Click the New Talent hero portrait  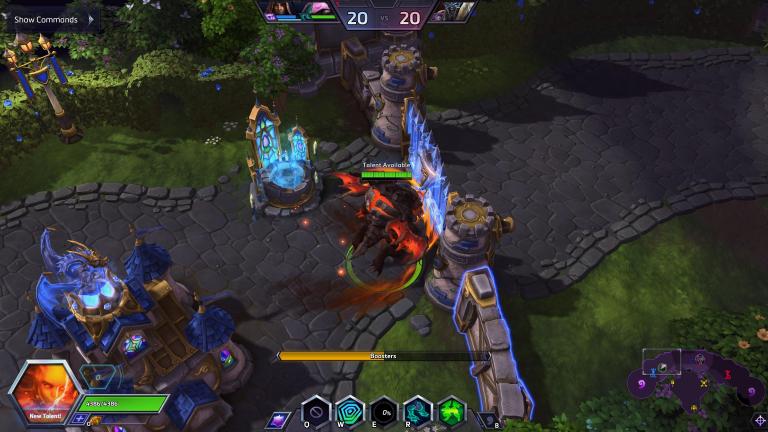45,392
